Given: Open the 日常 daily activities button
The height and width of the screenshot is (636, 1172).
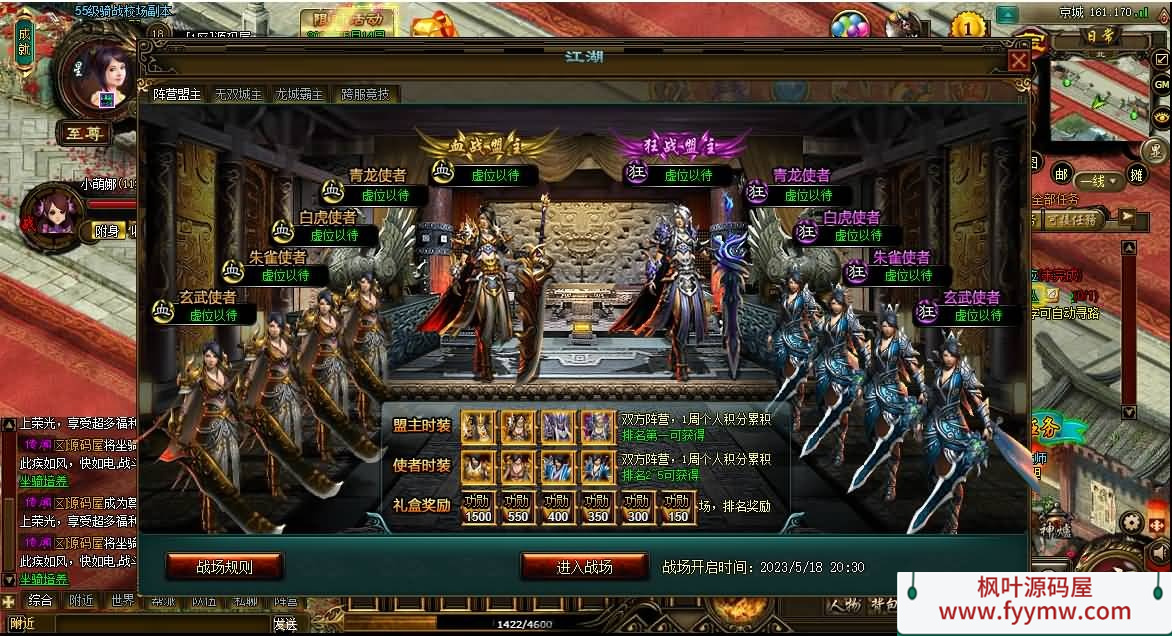Looking at the screenshot, I should pos(1098,38).
